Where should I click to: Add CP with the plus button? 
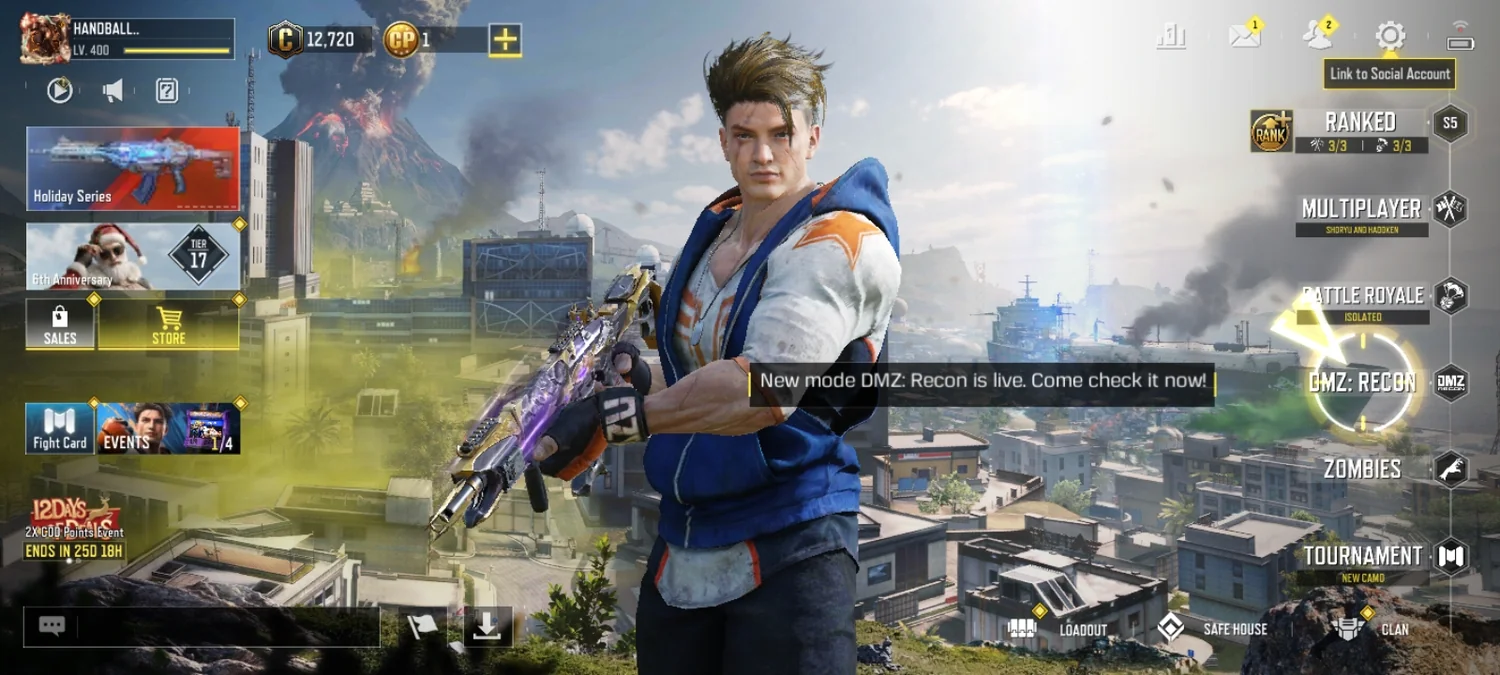(x=505, y=40)
